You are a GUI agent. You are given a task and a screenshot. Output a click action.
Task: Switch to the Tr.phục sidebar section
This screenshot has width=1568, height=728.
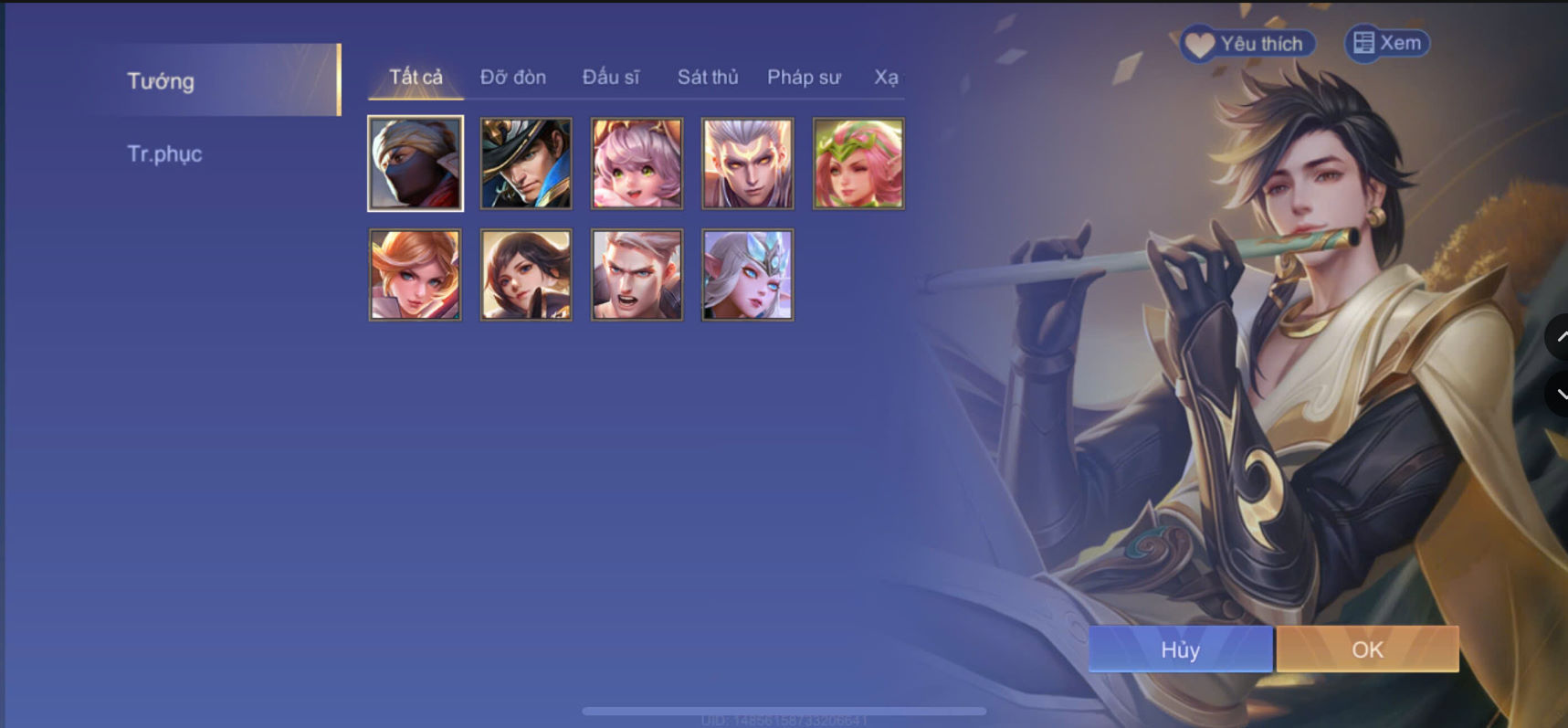click(x=165, y=153)
